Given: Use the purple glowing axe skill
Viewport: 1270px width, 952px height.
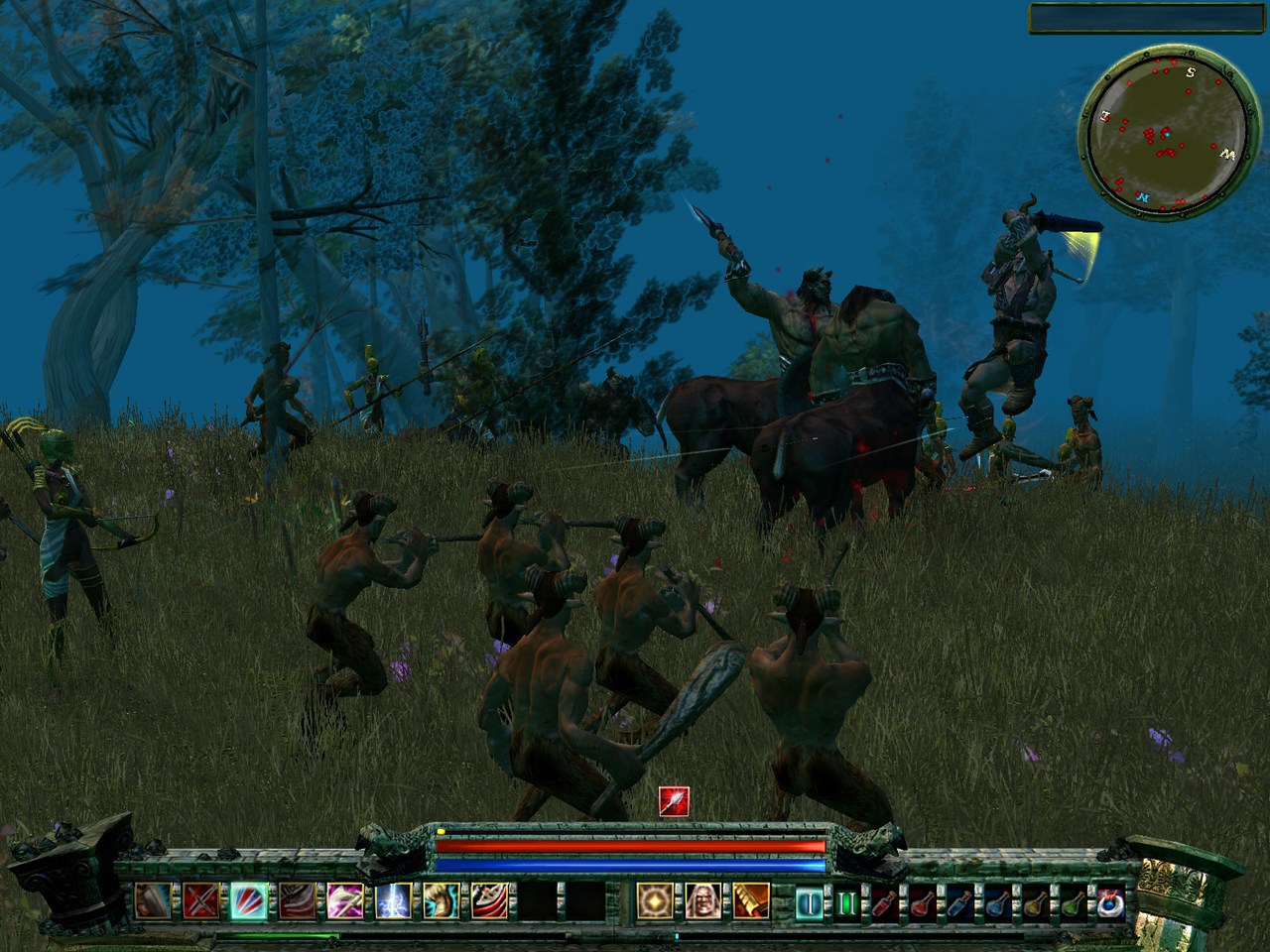Looking at the screenshot, I should point(345,900).
